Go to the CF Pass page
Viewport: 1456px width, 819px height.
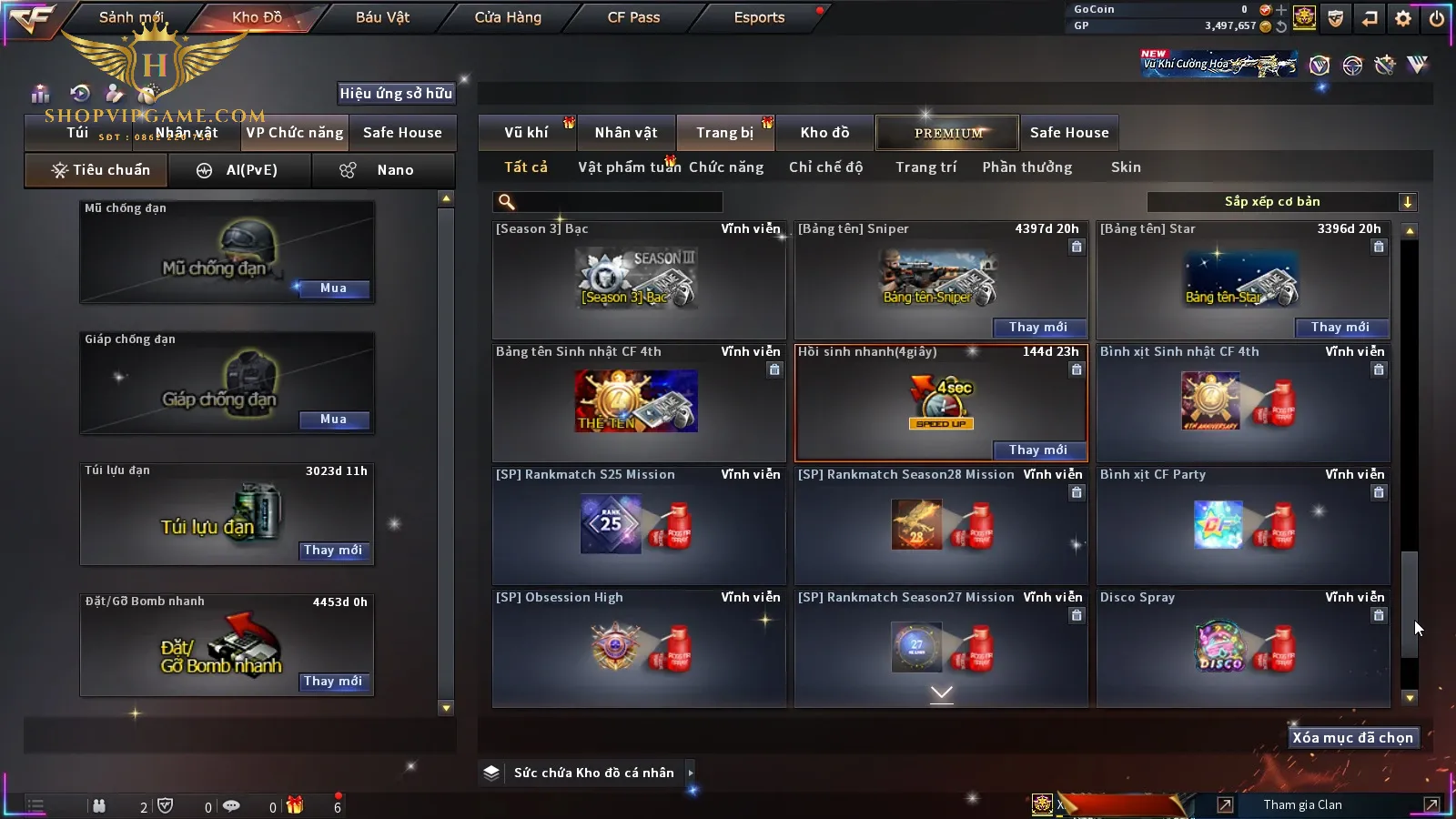[633, 17]
